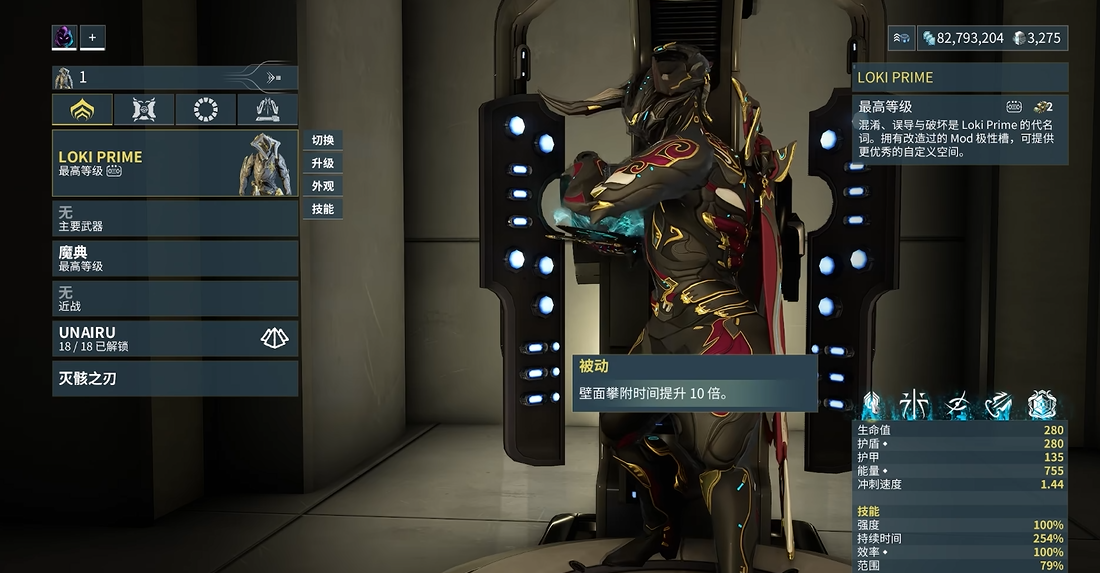Viewport: 1100px width, 573px height.
Task: Click the 切换 button beside Loki Prime
Action: click(x=322, y=140)
